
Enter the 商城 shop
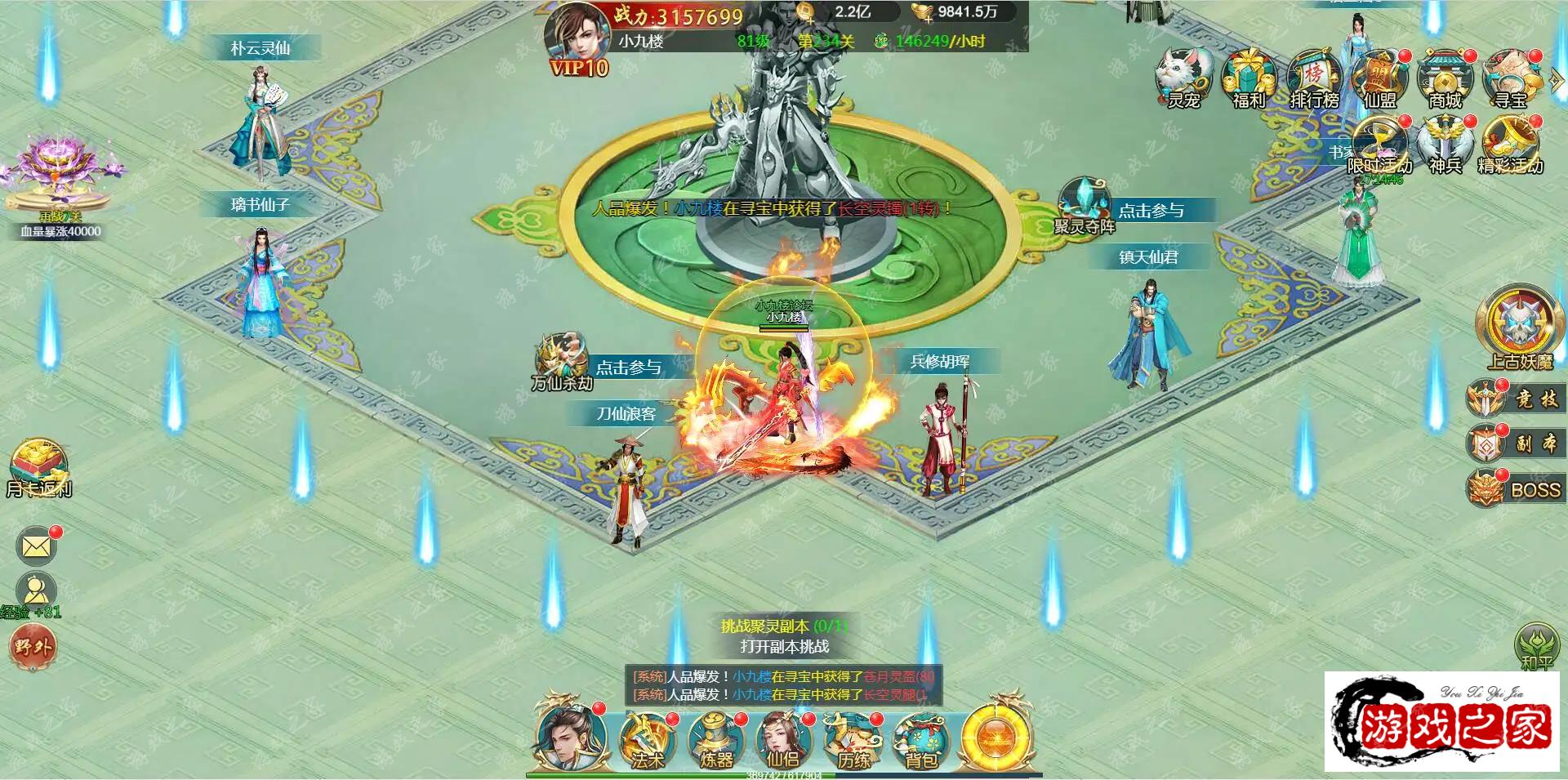(x=1445, y=79)
